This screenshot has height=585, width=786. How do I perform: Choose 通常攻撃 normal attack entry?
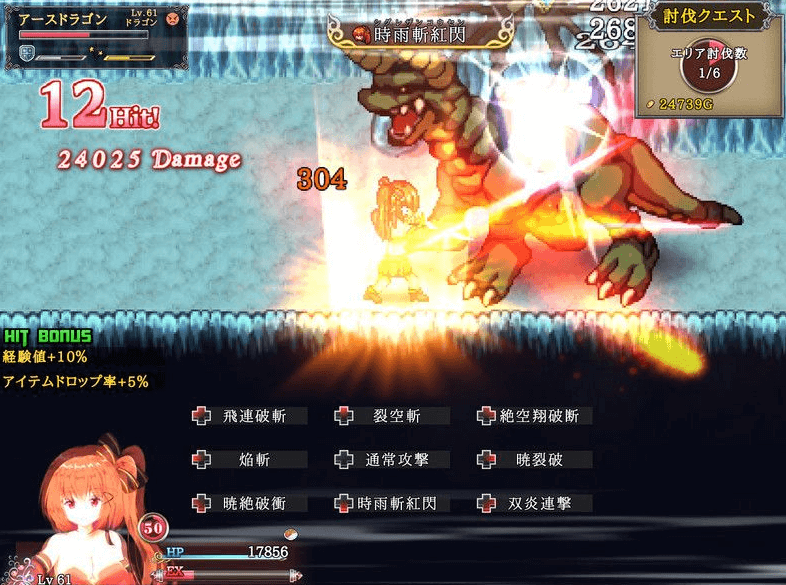(393, 460)
